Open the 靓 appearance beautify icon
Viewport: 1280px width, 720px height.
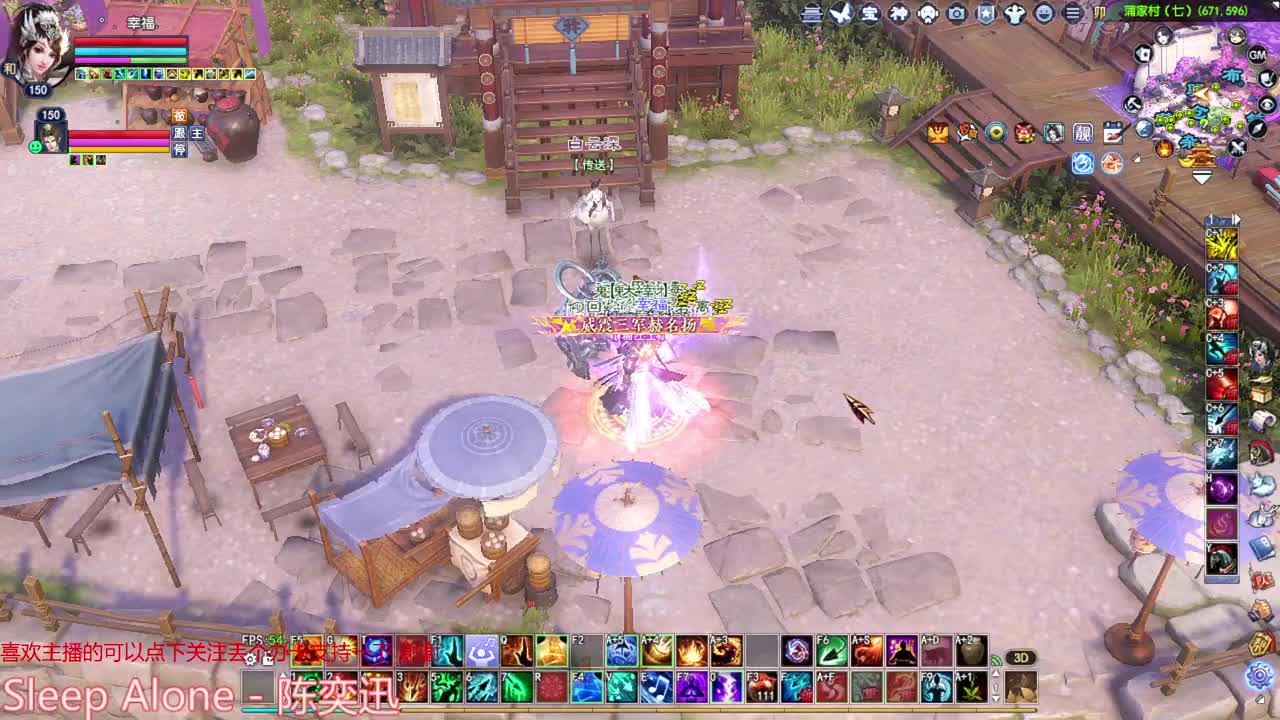coord(1082,132)
